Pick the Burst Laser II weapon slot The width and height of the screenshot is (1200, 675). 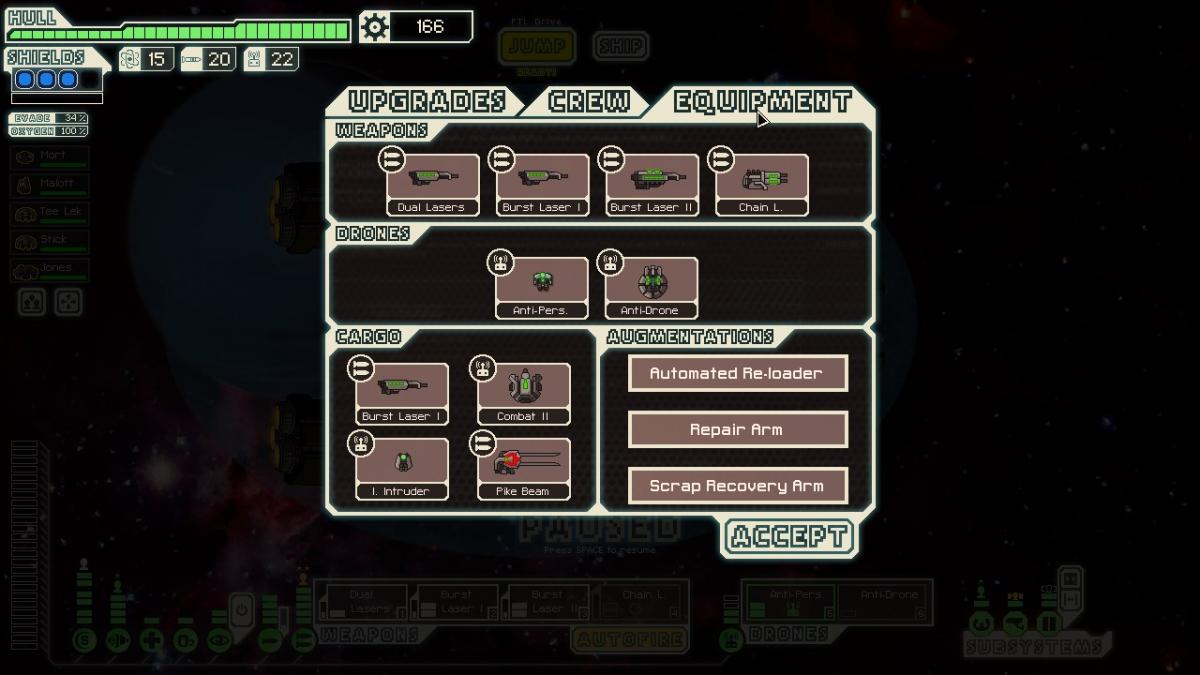point(652,184)
